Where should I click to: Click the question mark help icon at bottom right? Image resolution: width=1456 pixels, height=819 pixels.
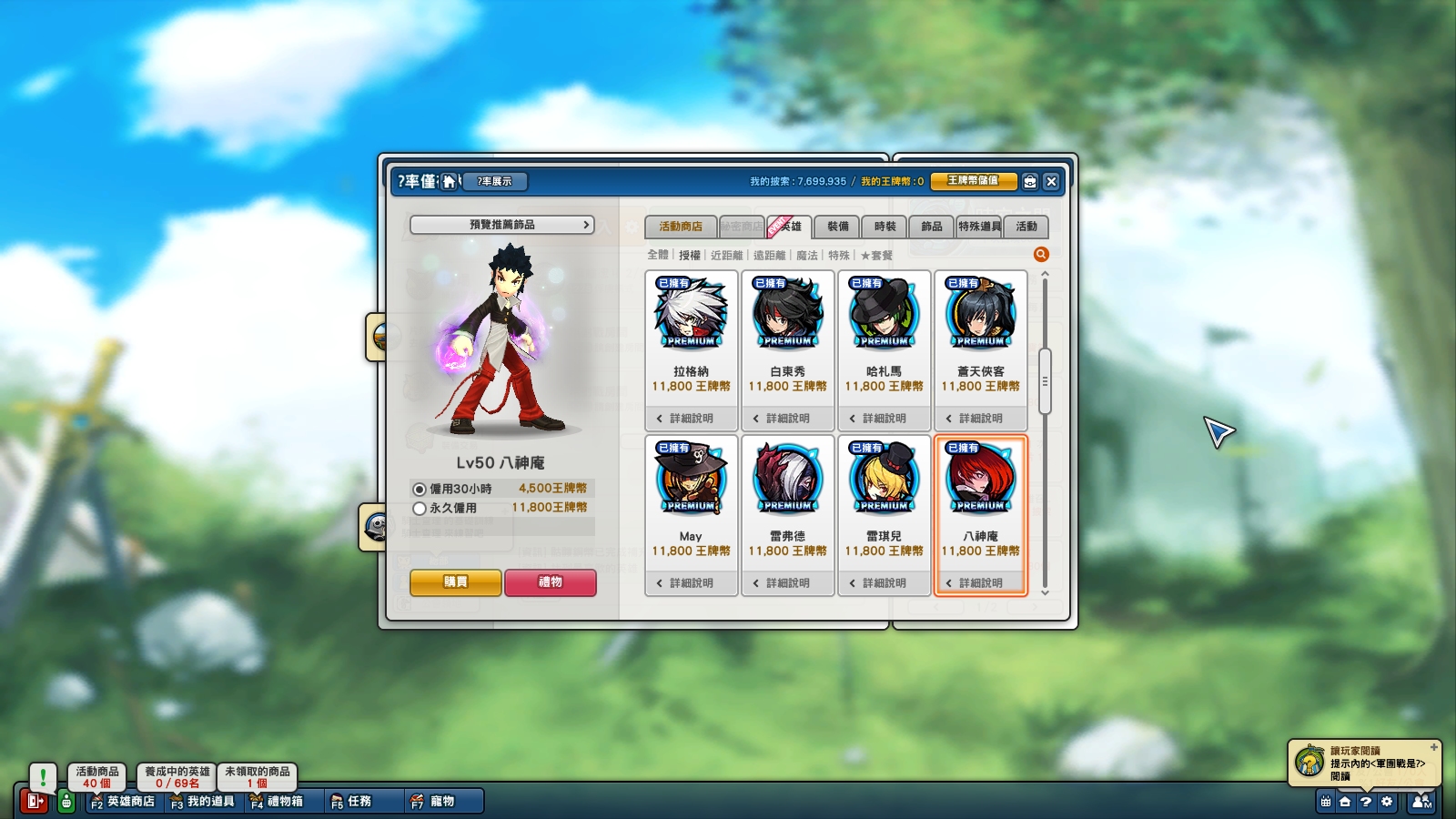(x=1364, y=803)
